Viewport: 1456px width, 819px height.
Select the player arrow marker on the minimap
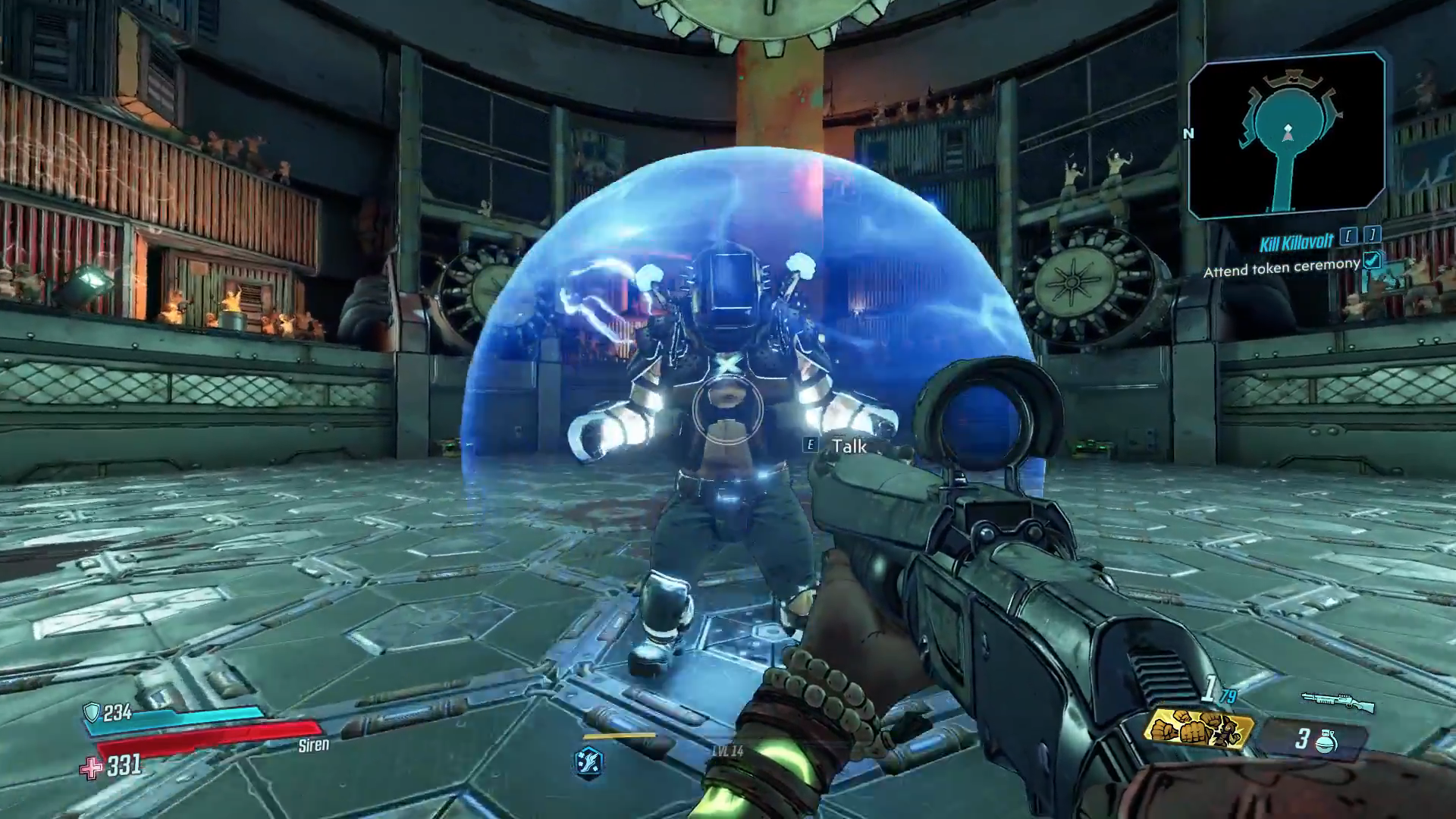pos(1288,138)
